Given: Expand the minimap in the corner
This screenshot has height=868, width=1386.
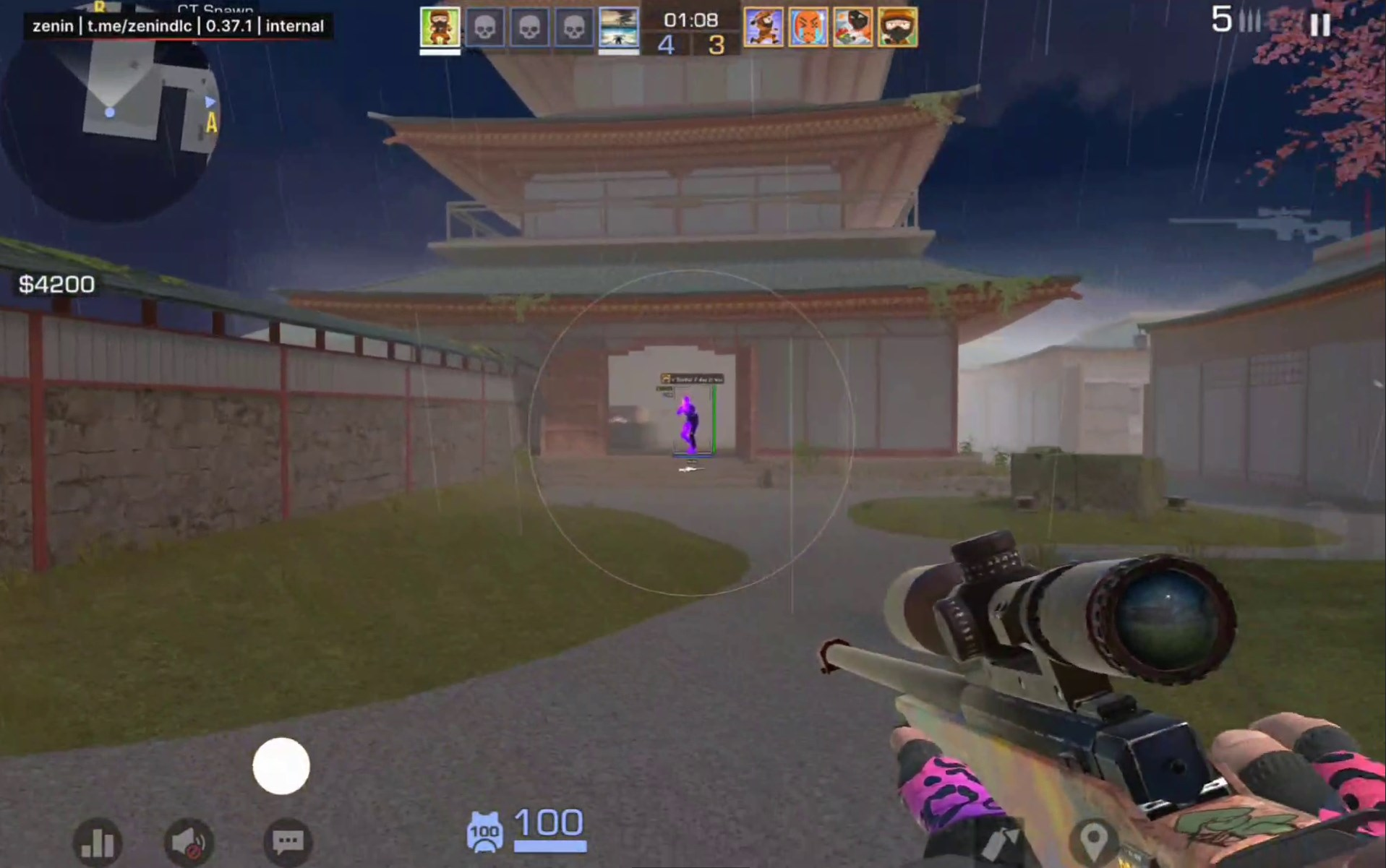Looking at the screenshot, I should pyautogui.click(x=108, y=112).
